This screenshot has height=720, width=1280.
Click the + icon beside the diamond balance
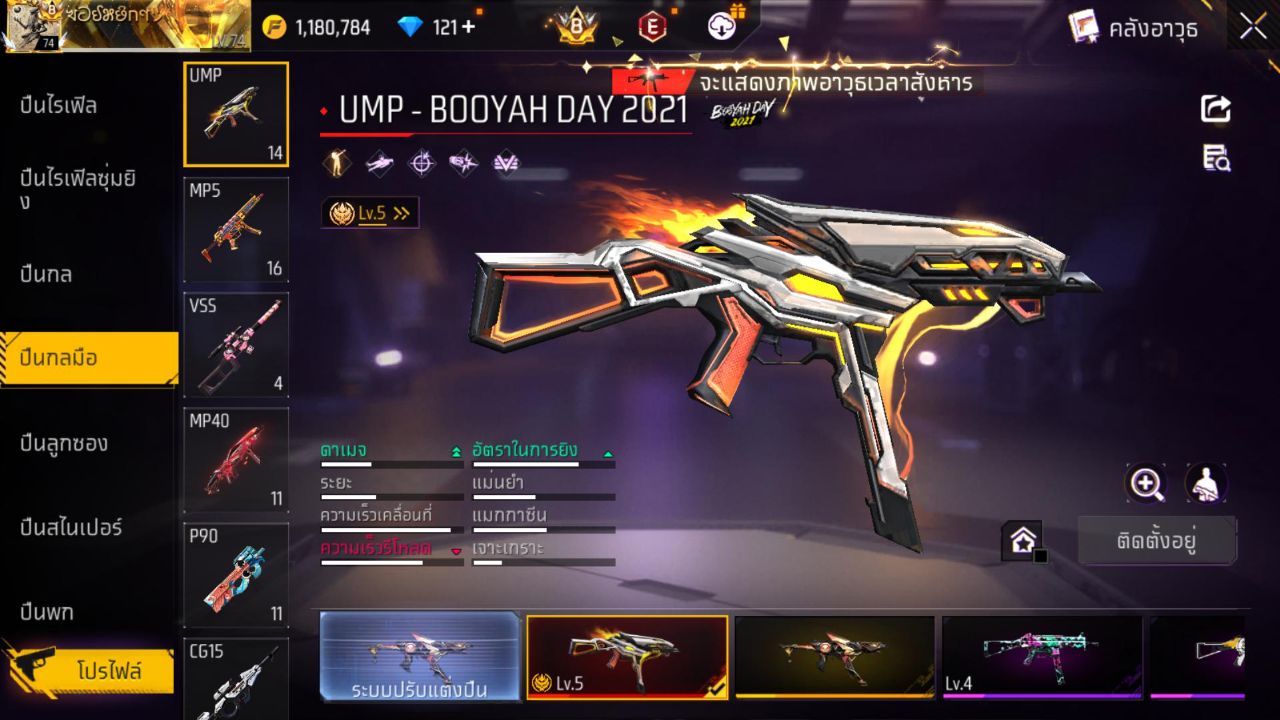coord(467,27)
